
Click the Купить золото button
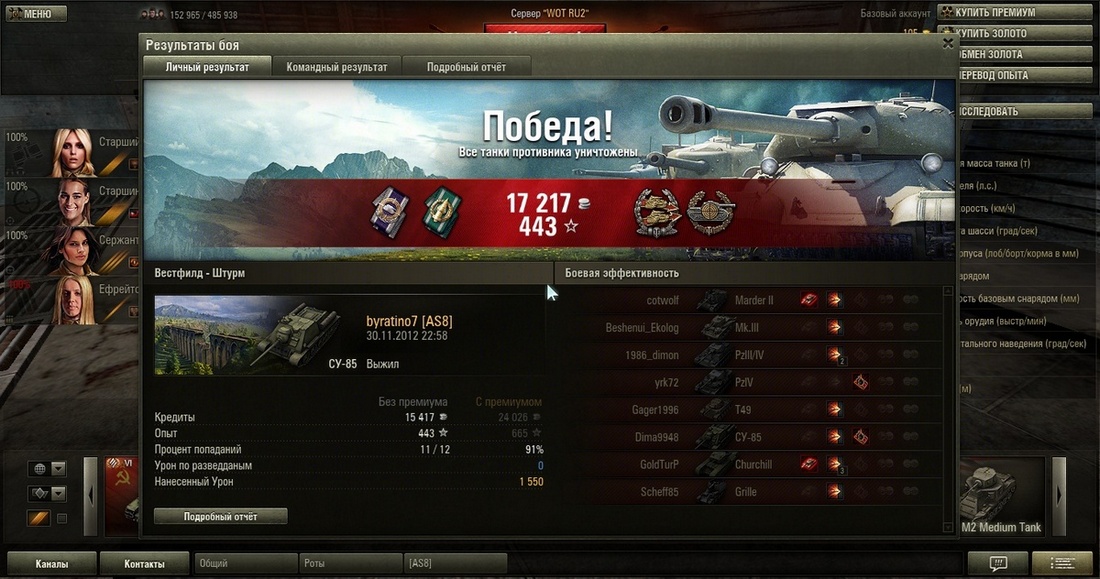(1017, 34)
